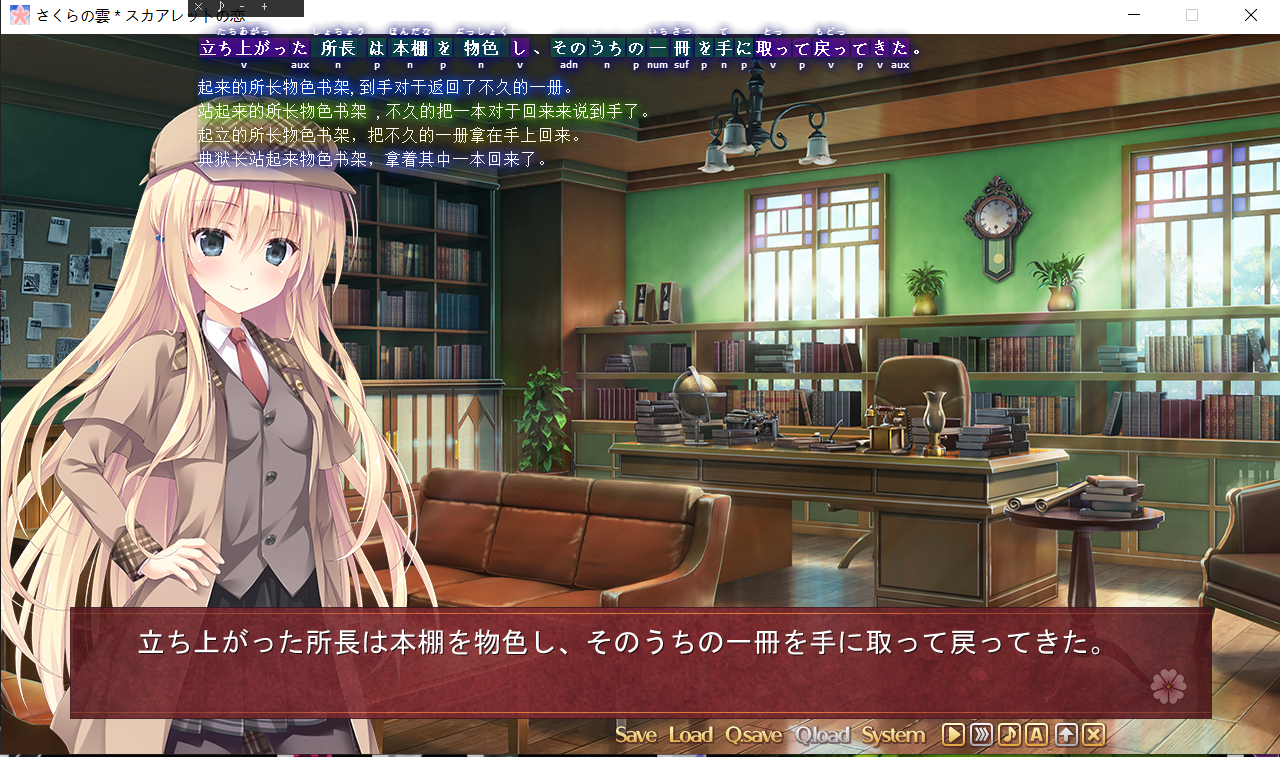Image resolution: width=1280 pixels, height=757 pixels.
Task: Click the music note button in the toolbar
Action: [x=1009, y=735]
